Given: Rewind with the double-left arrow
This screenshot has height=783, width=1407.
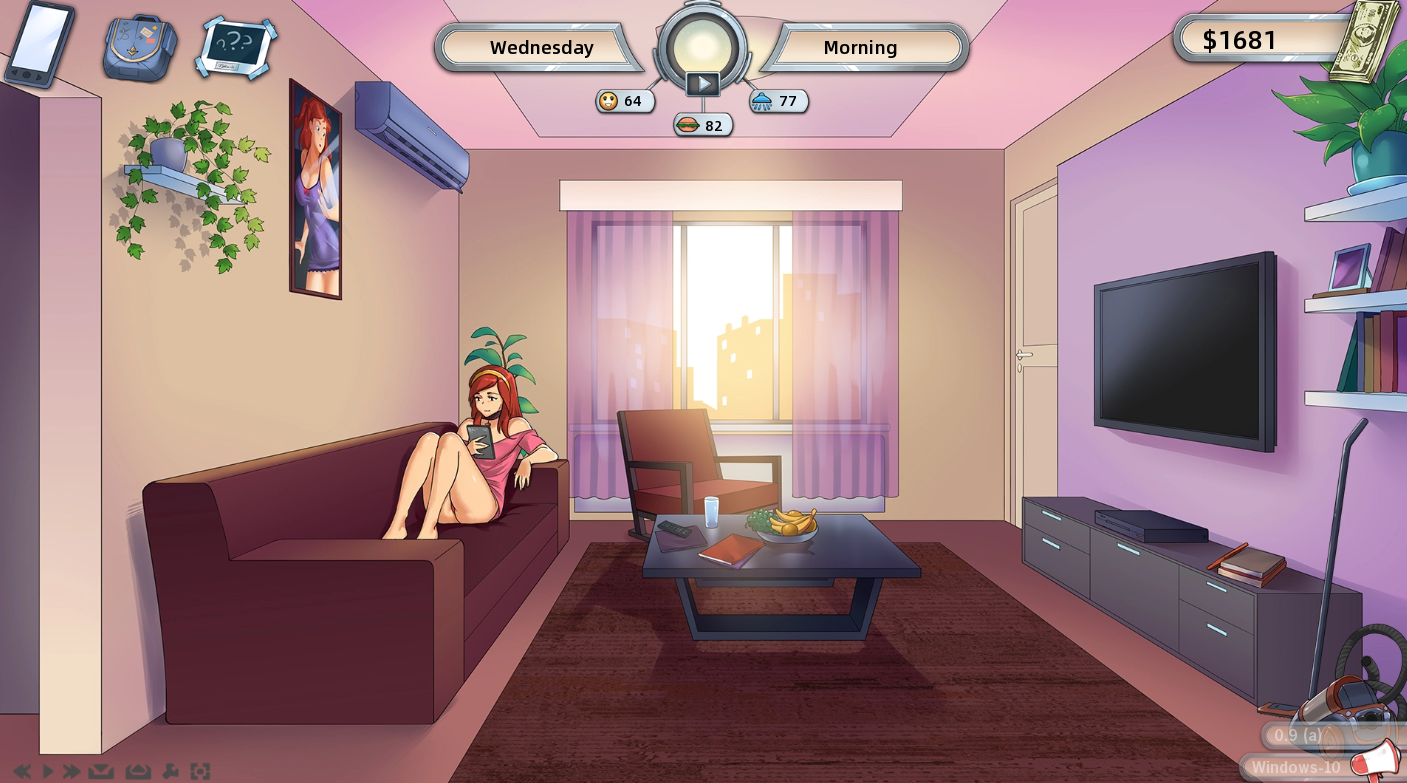Looking at the screenshot, I should click(22, 771).
